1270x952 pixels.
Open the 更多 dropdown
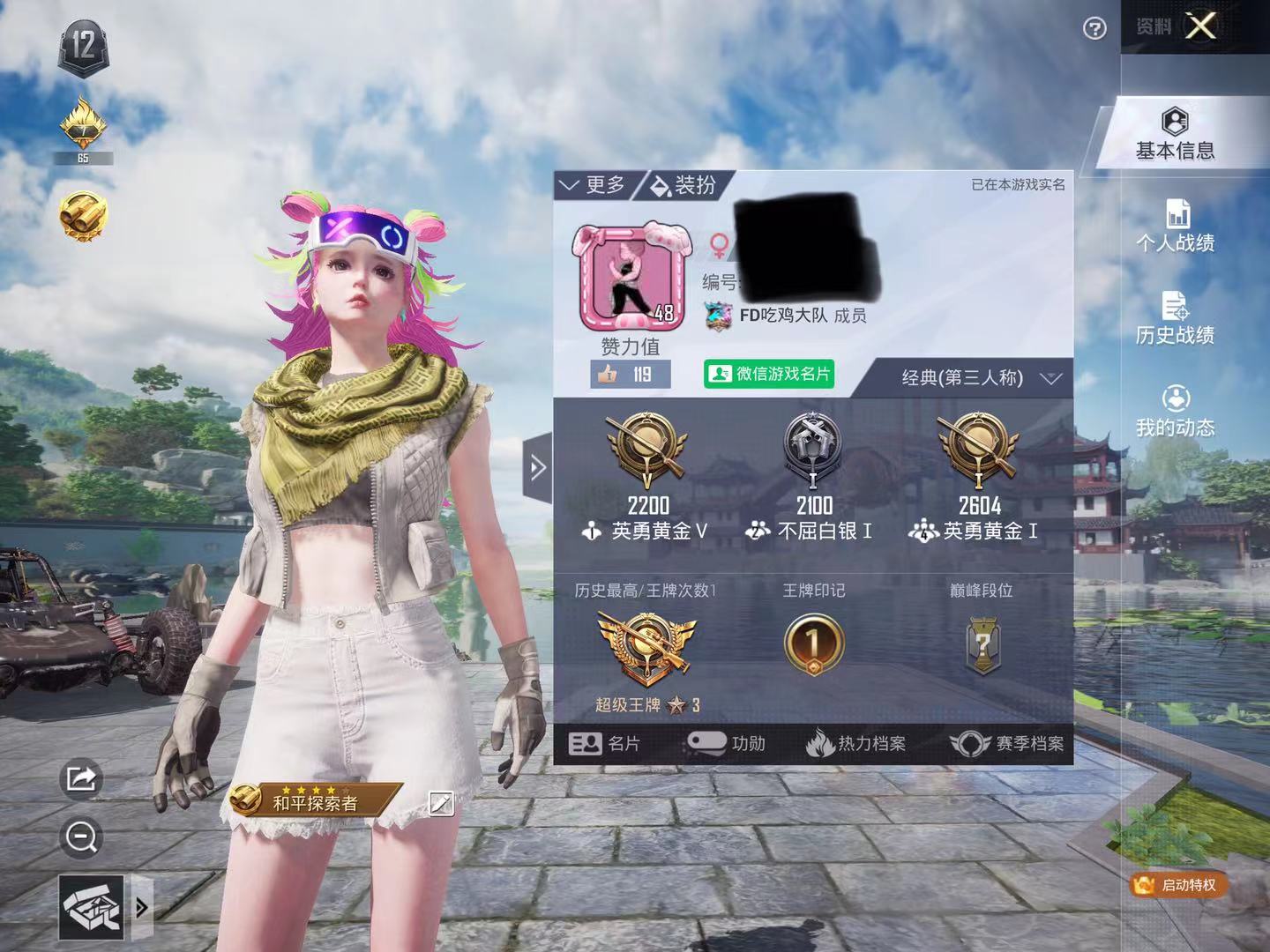point(594,185)
